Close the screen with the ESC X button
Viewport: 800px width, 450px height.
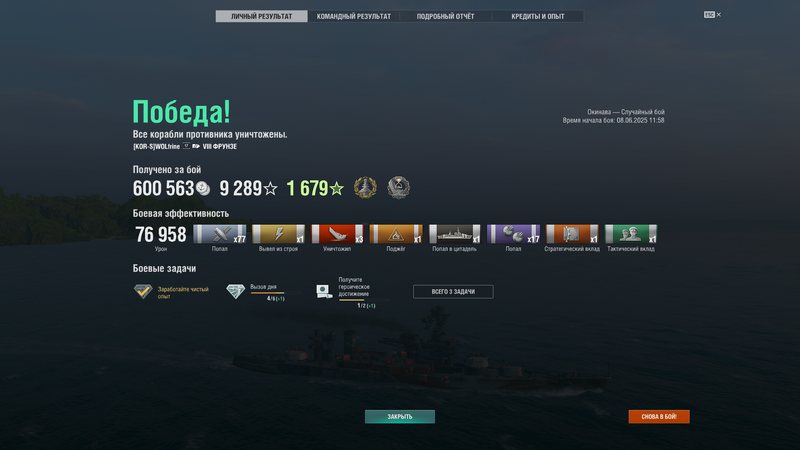tap(712, 15)
